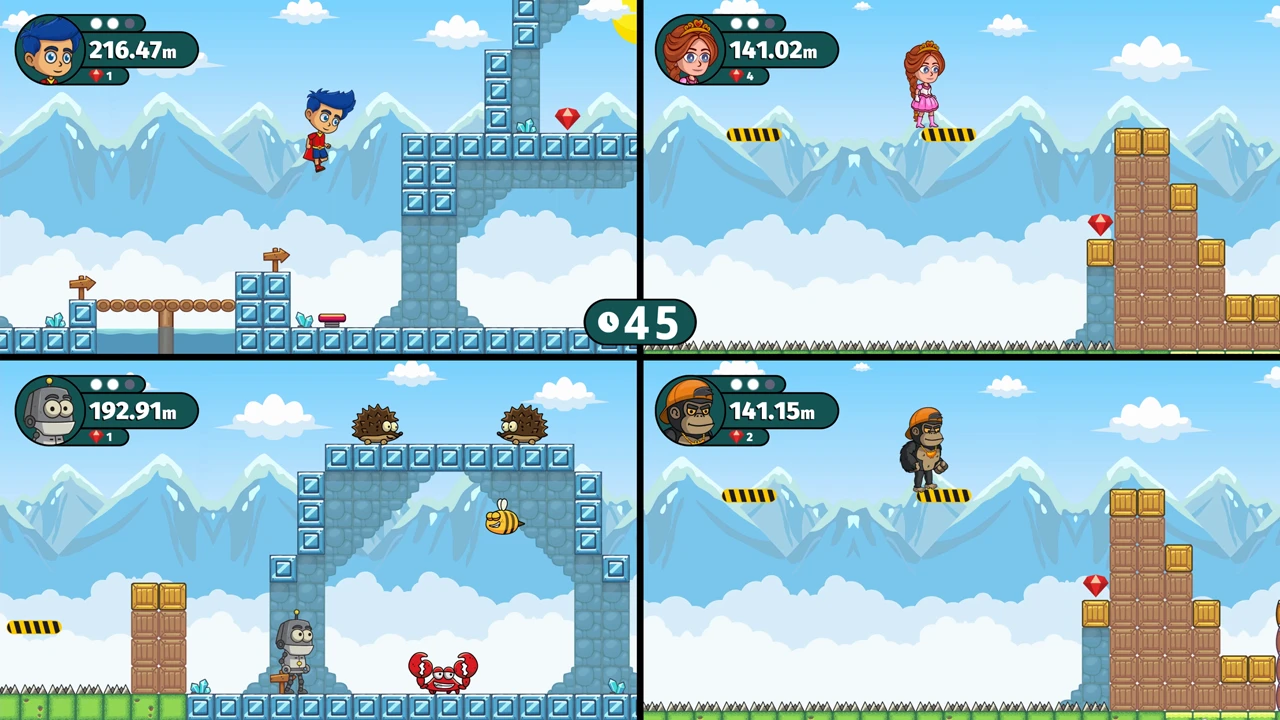The width and height of the screenshot is (1280, 720).
Task: Choose the grey robot player portrait
Action: pos(49,410)
